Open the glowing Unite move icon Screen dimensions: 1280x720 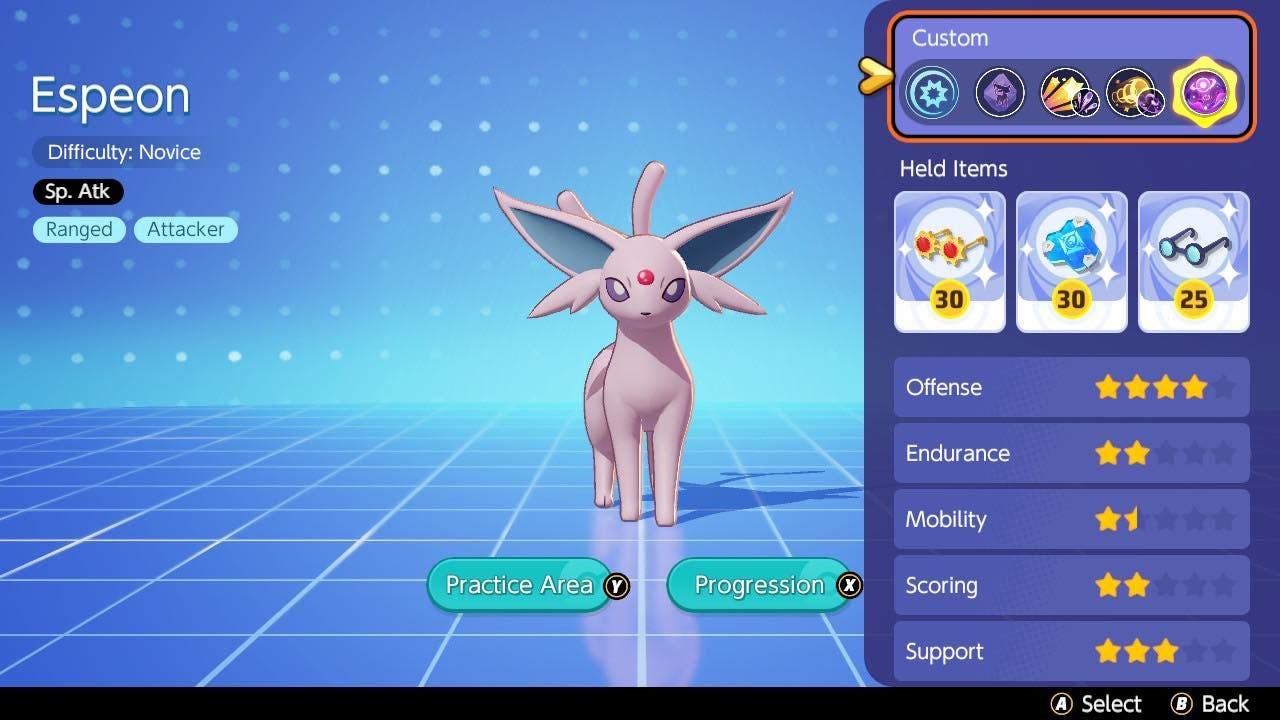1204,91
